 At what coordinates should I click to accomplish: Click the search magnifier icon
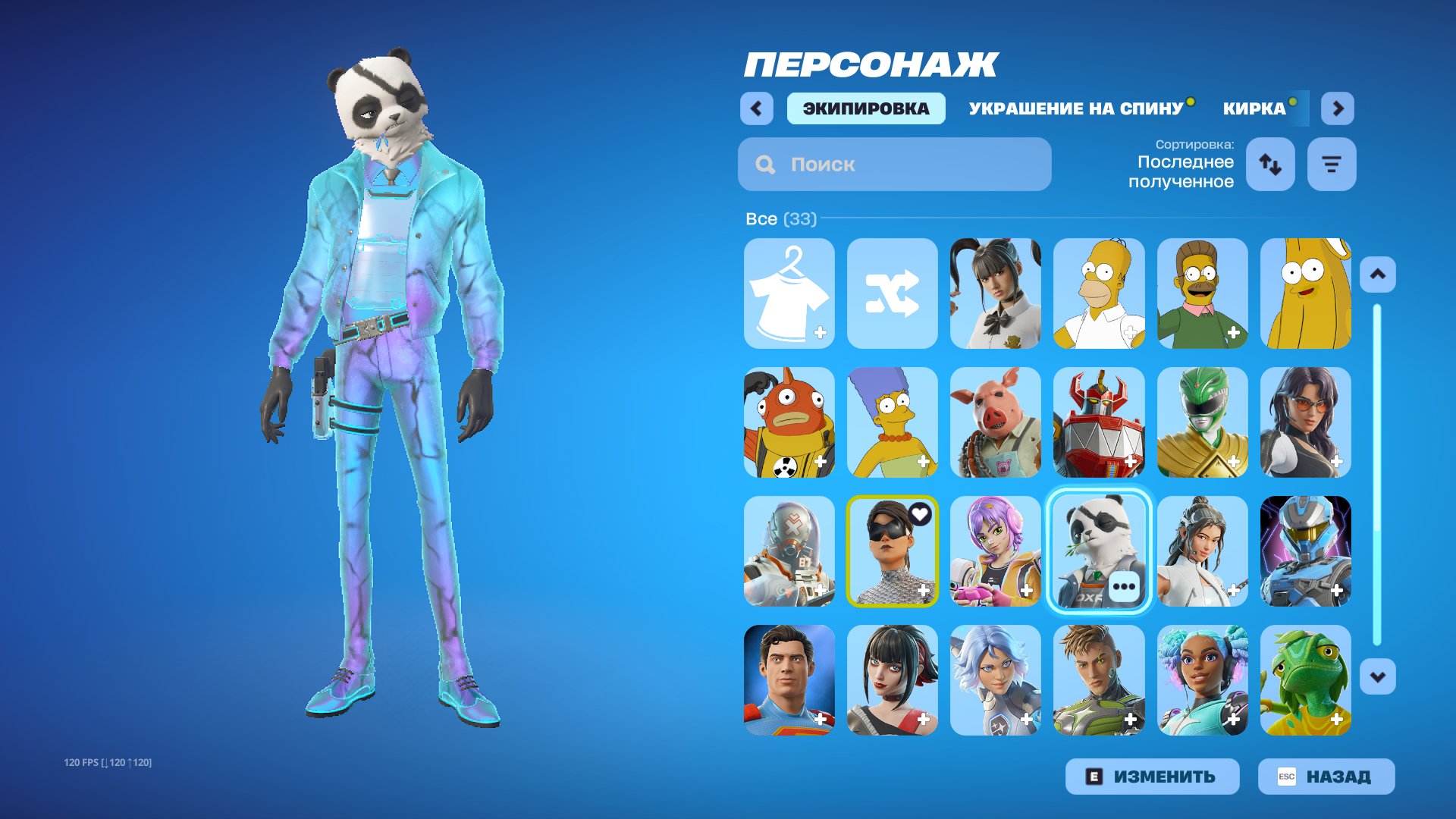coord(765,164)
